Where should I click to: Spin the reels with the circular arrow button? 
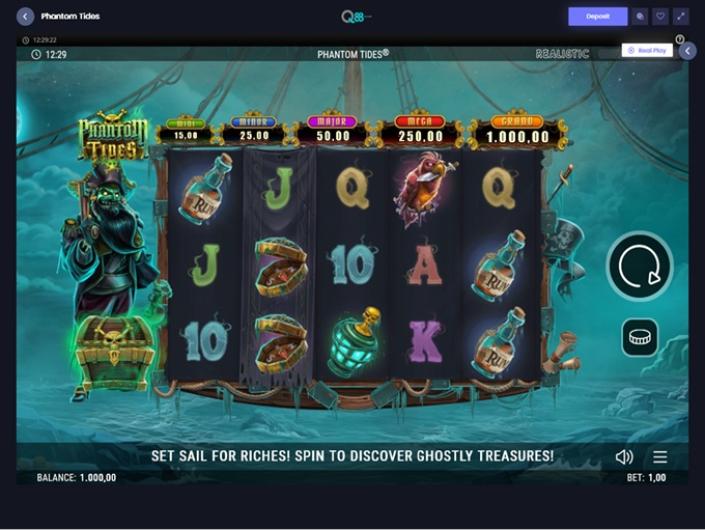pyautogui.click(x=639, y=267)
